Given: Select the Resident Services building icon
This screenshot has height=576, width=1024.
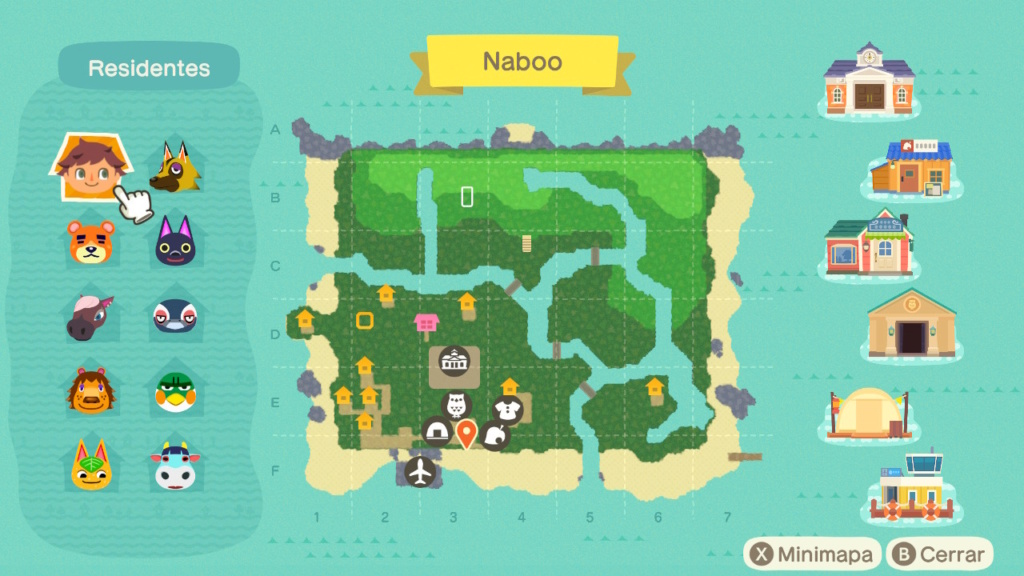Looking at the screenshot, I should click(x=868, y=80).
